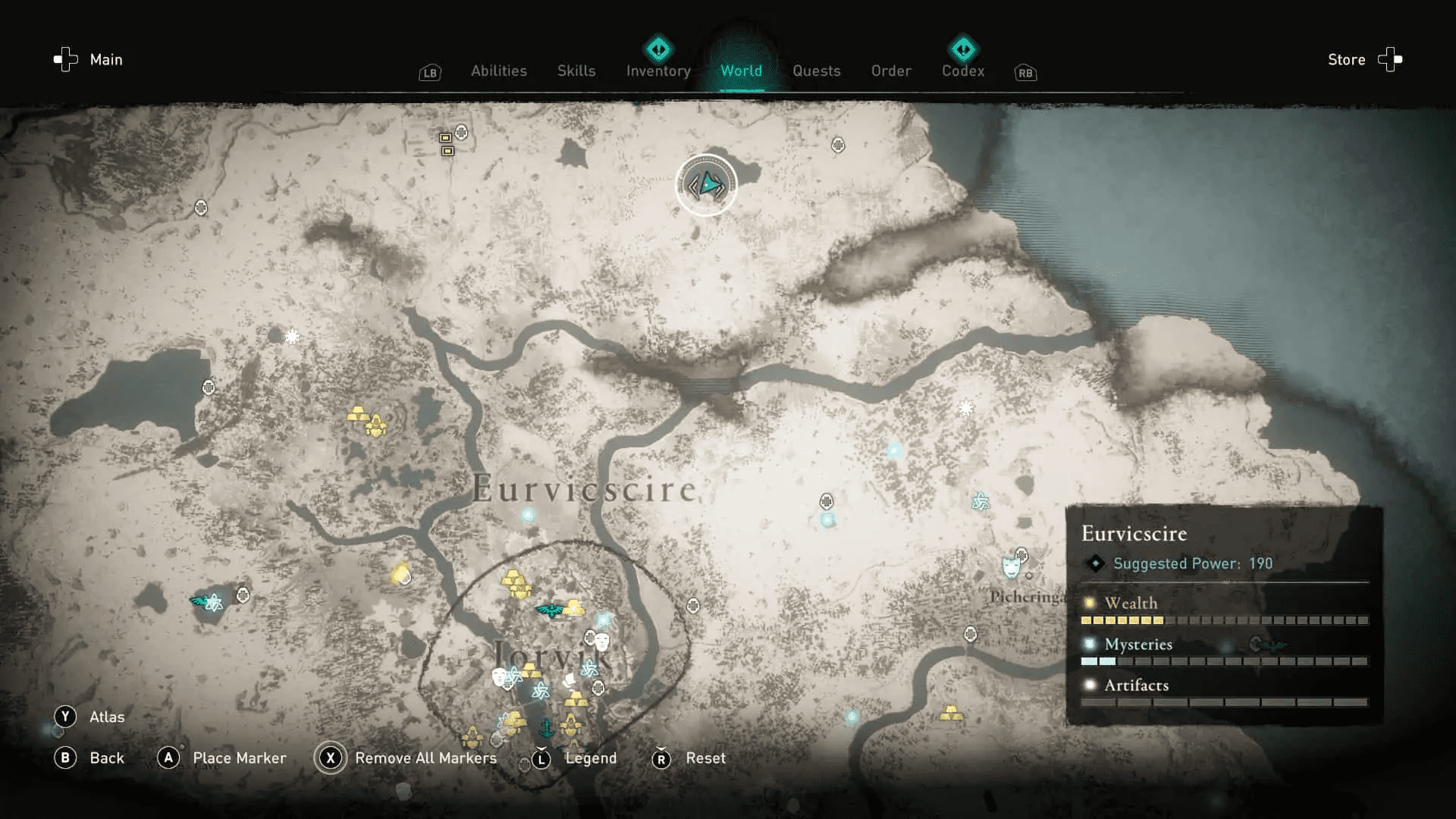Click the chevron above the Reset control
This screenshot has width=1456, height=819.
(661, 749)
